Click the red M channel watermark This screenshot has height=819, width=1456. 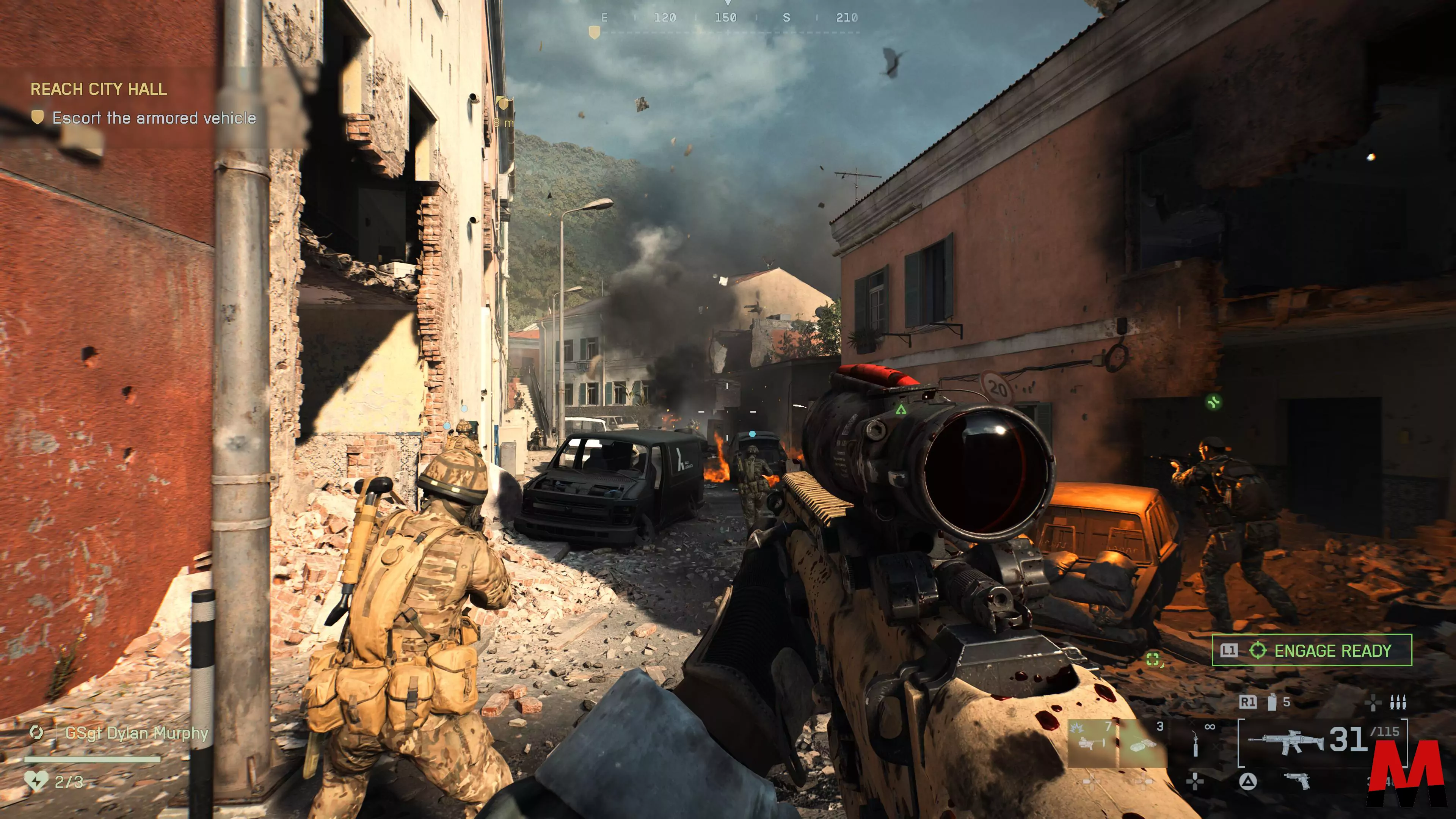coord(1407,774)
